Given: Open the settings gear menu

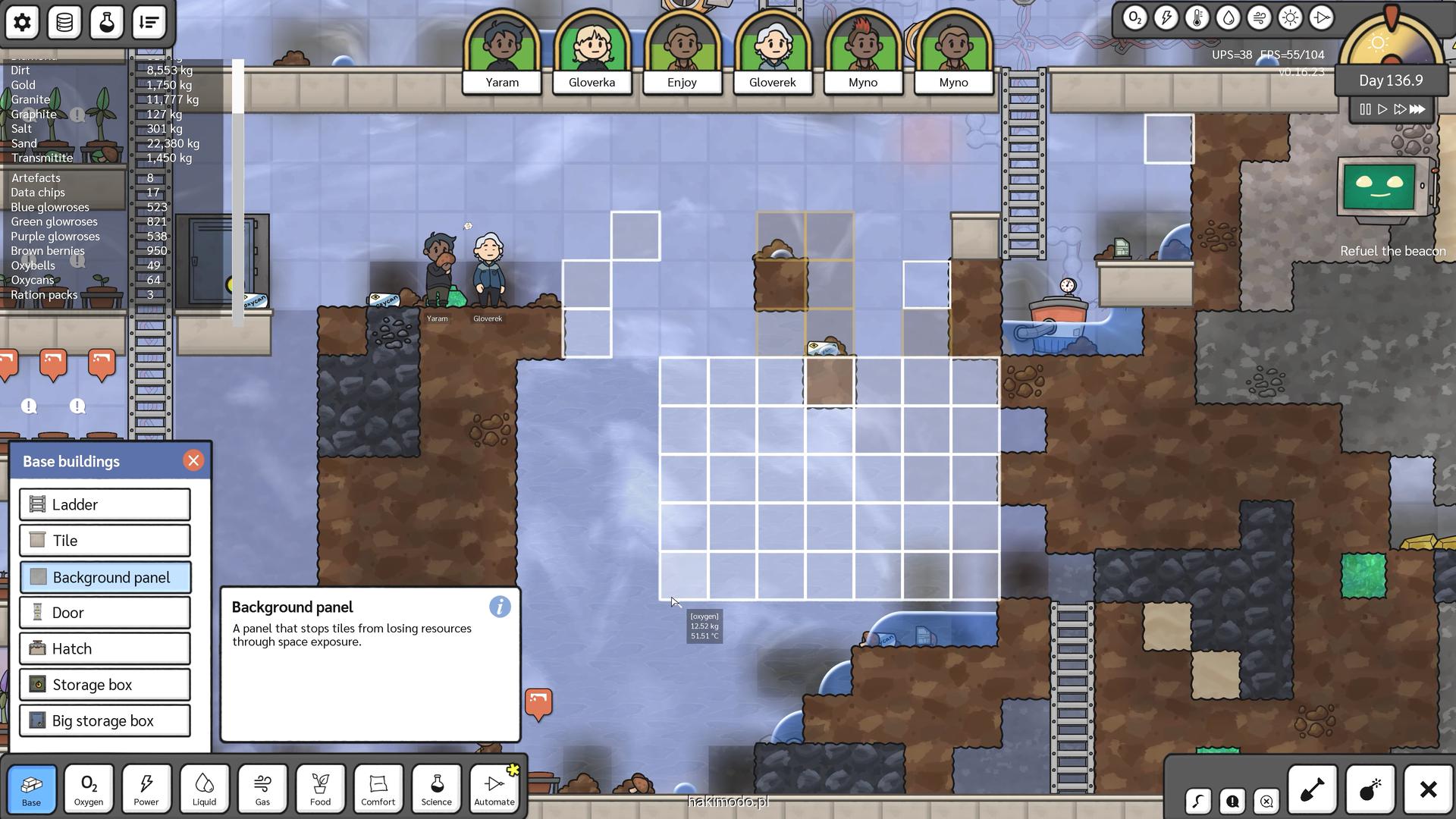Looking at the screenshot, I should (22, 22).
